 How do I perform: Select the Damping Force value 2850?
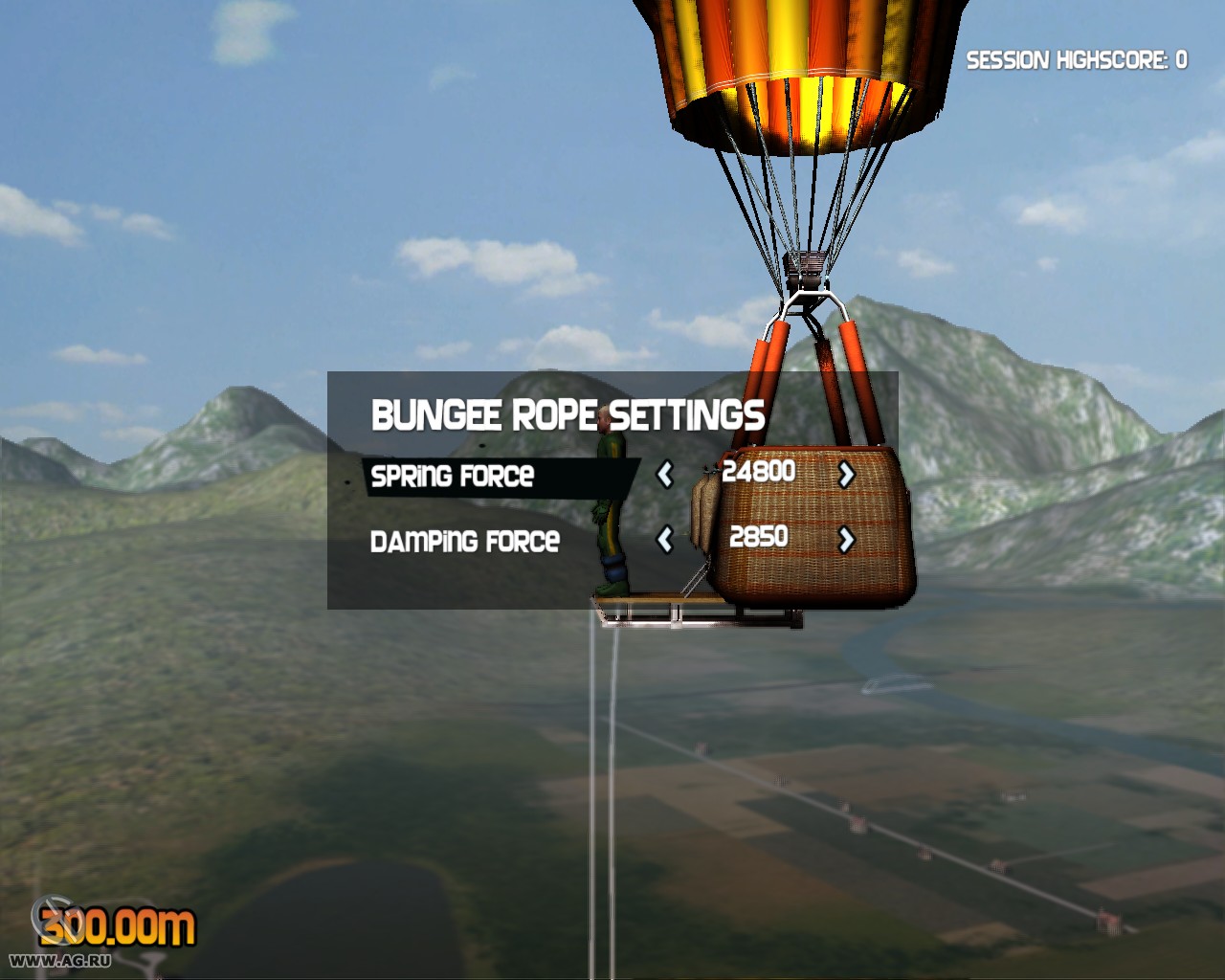pos(757,537)
